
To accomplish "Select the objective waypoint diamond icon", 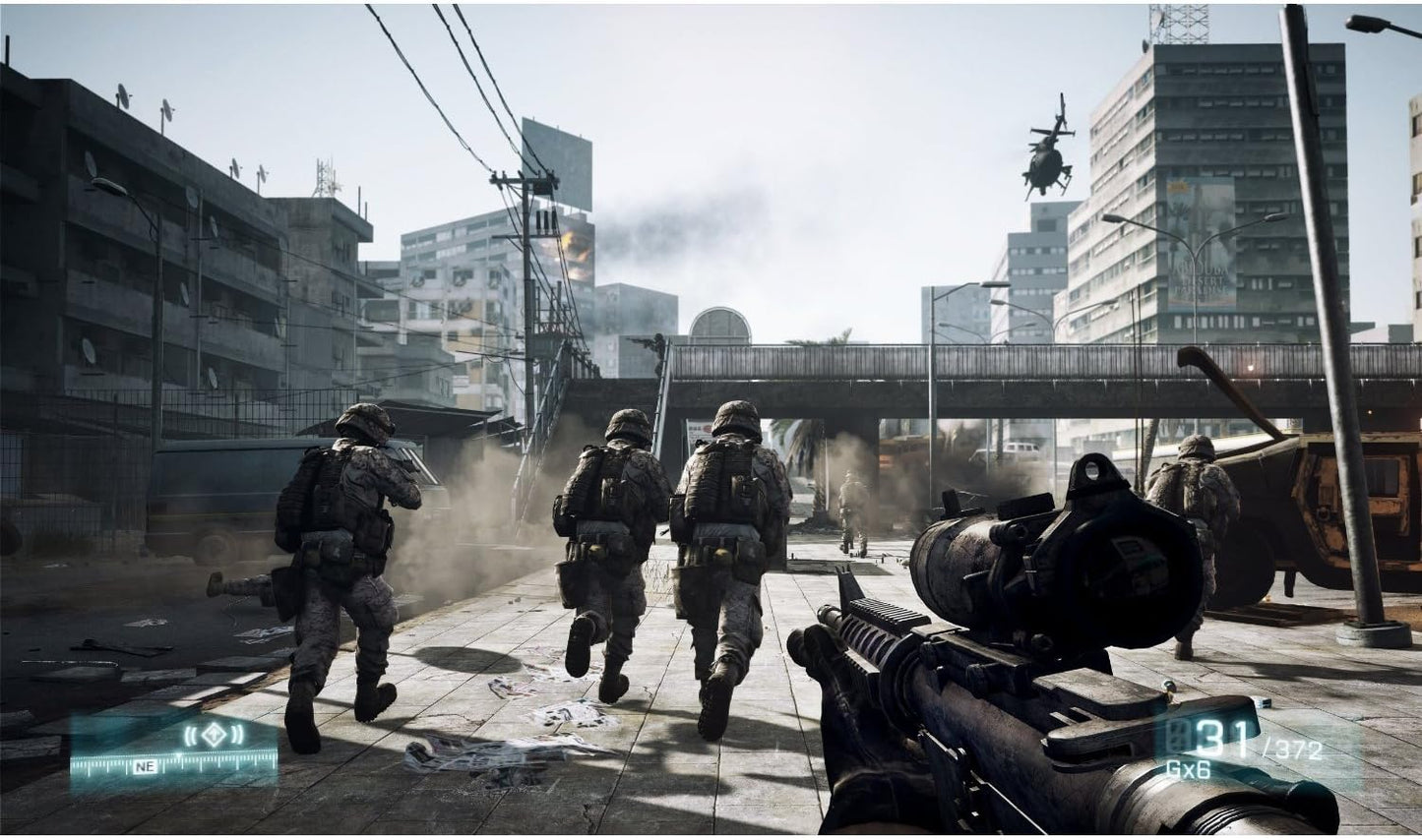I will coord(213,736).
